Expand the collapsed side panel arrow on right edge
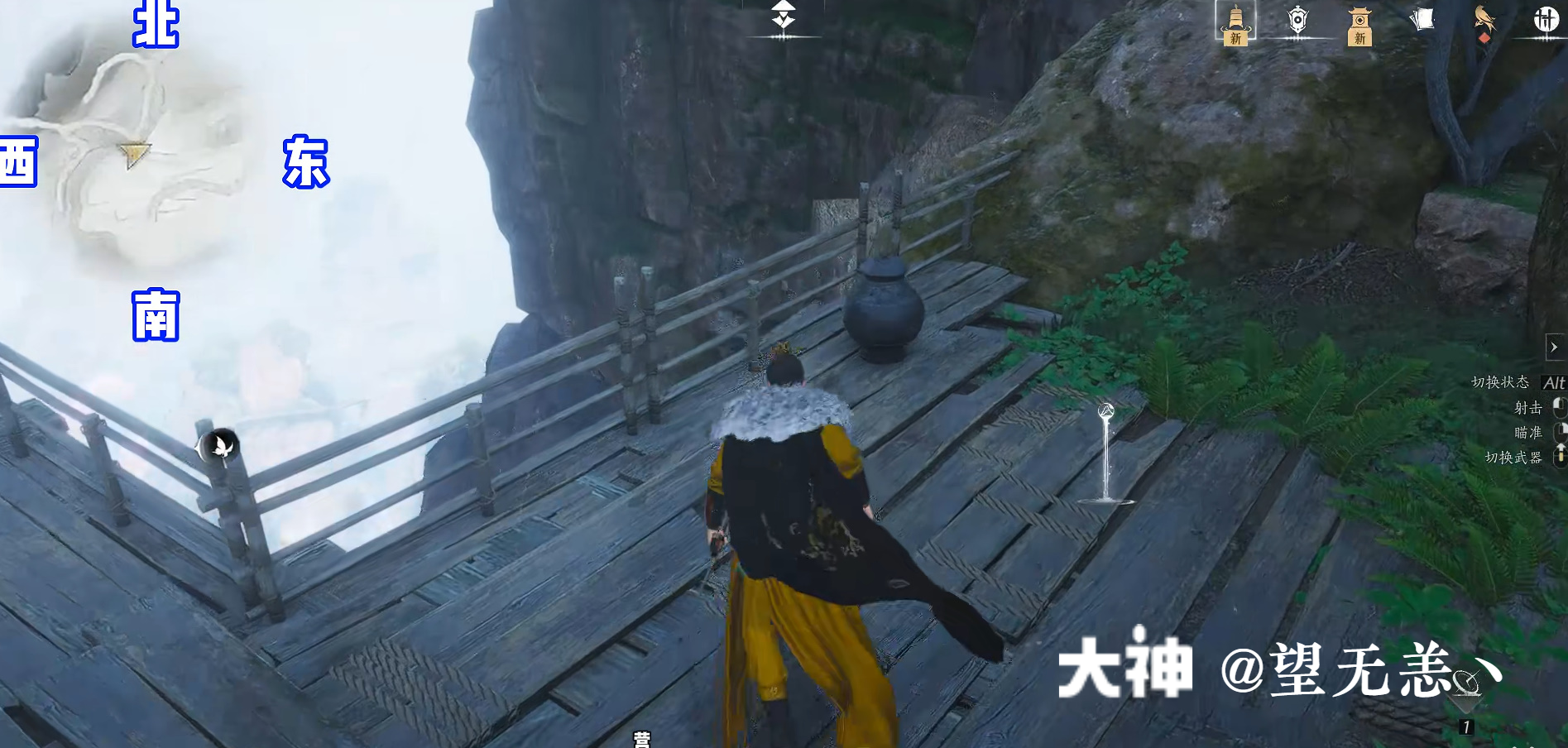The width and height of the screenshot is (1568, 748). (x=1554, y=348)
